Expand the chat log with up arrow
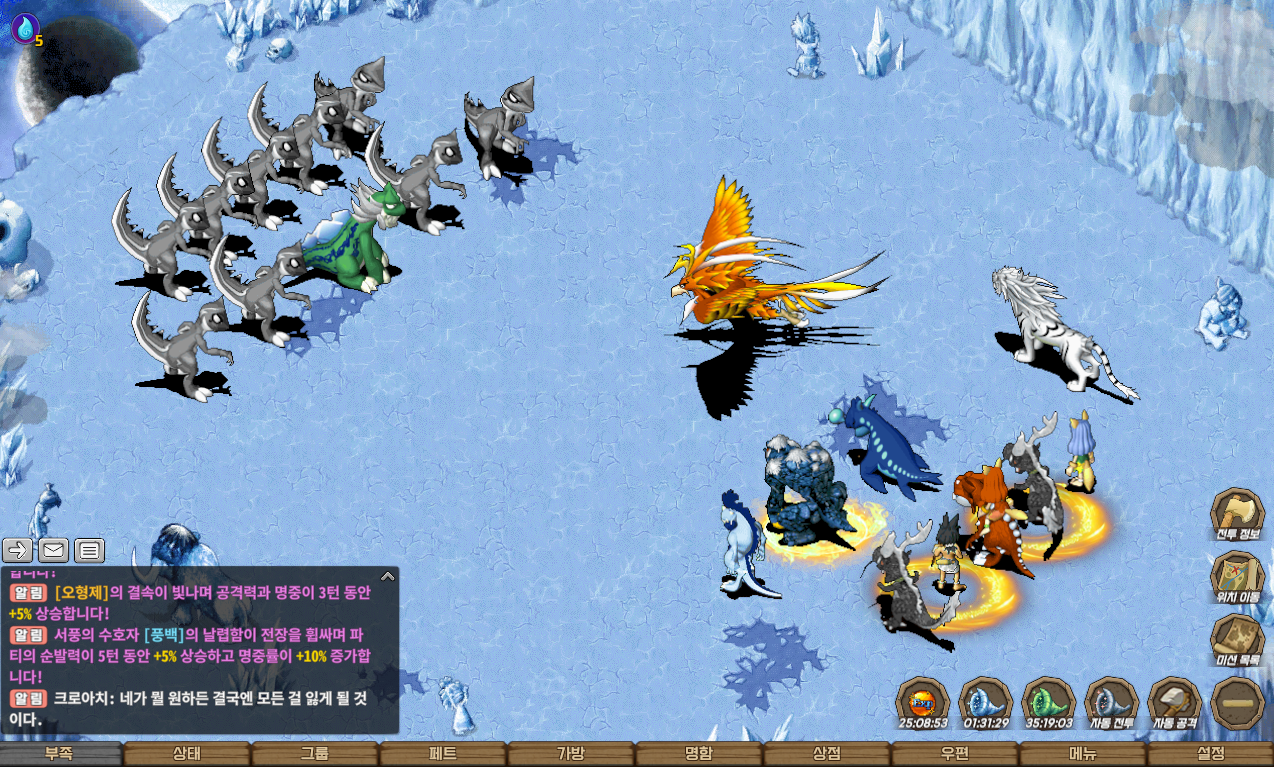The image size is (1274, 767). tap(388, 575)
